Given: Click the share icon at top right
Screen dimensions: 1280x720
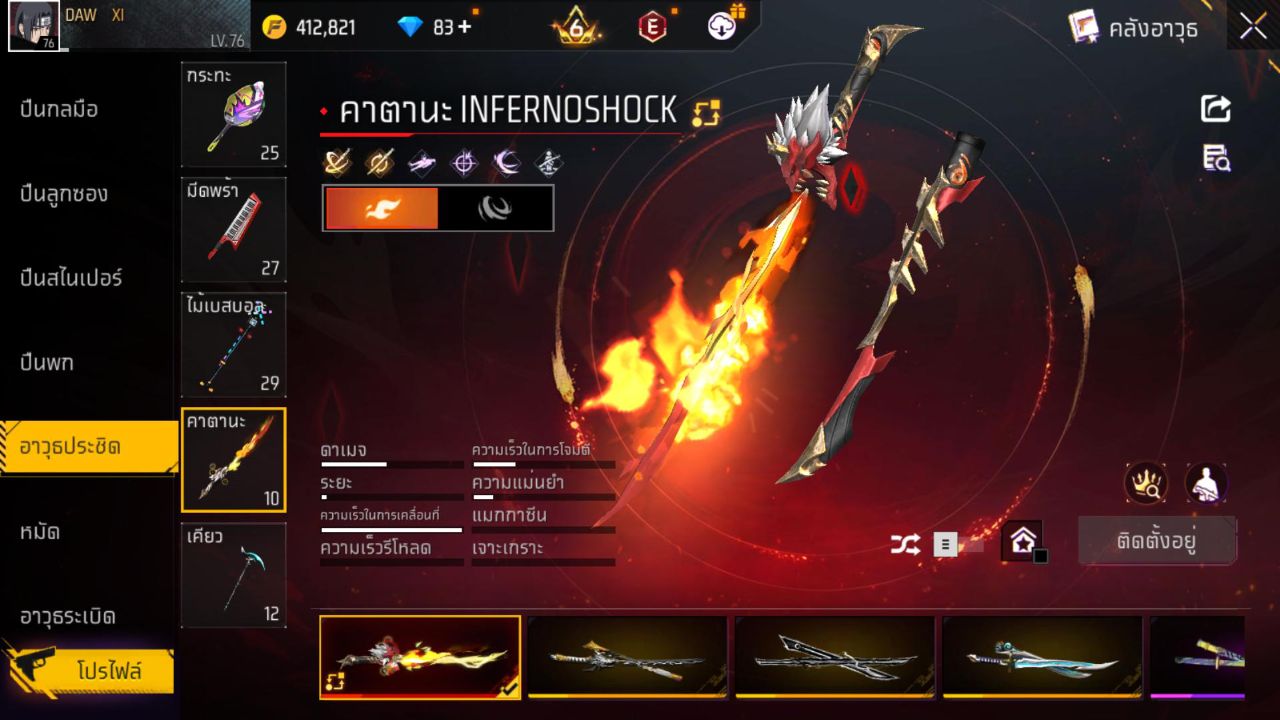Looking at the screenshot, I should coord(1215,110).
